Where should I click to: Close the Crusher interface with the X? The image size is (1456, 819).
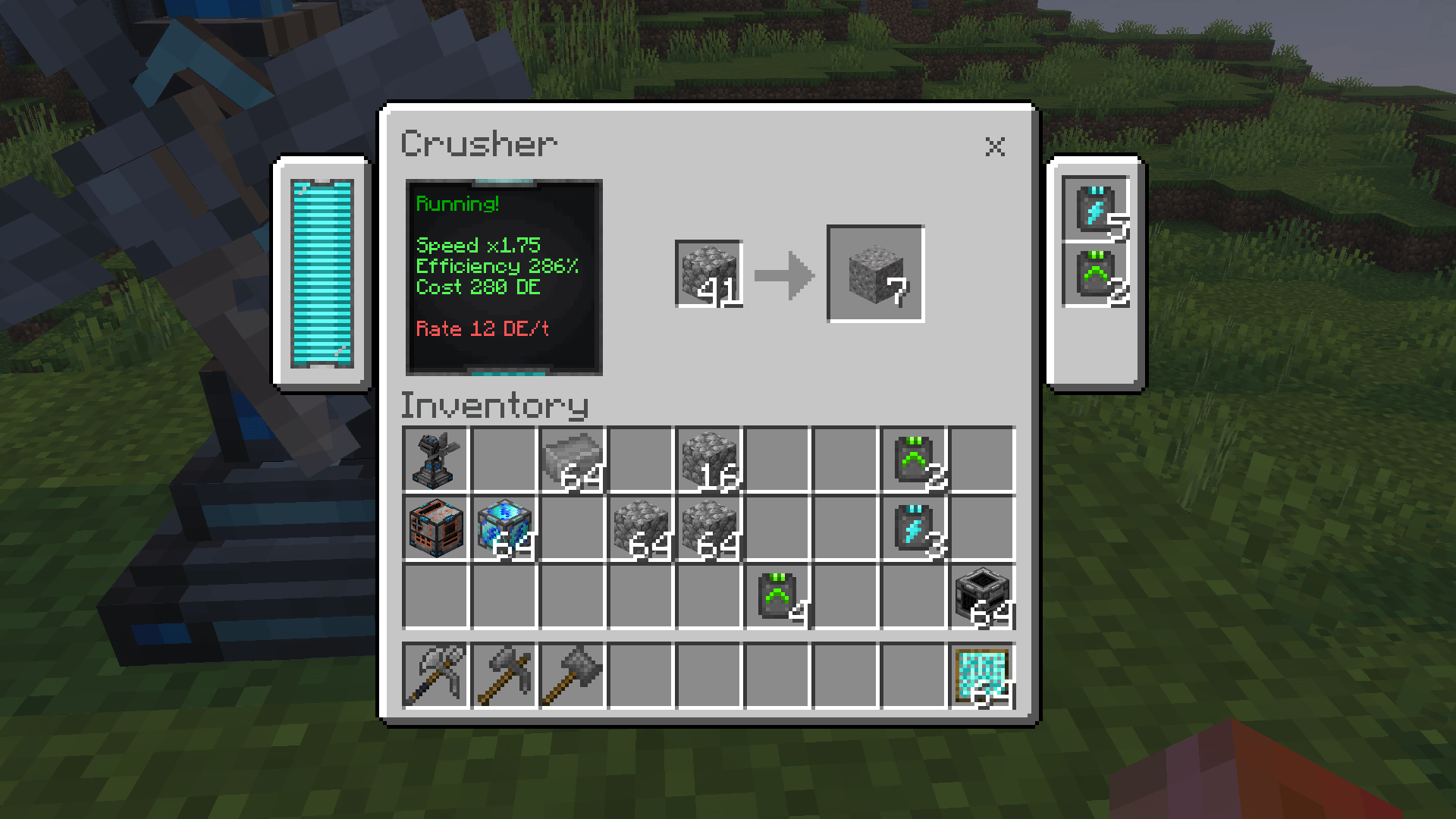coord(997,146)
